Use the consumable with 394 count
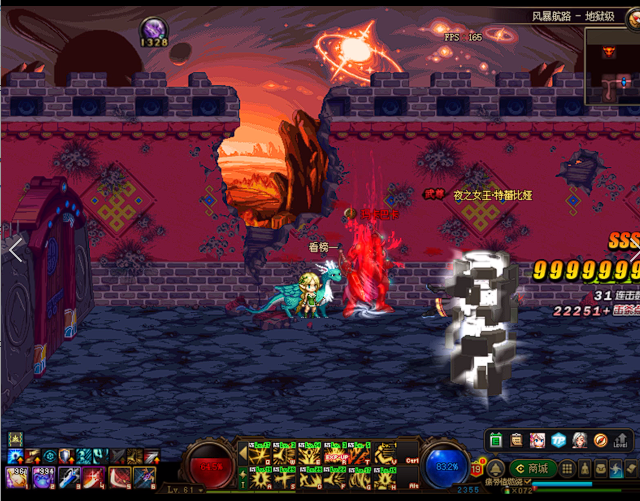Screen dimensions: 640x501 pos(42,474)
